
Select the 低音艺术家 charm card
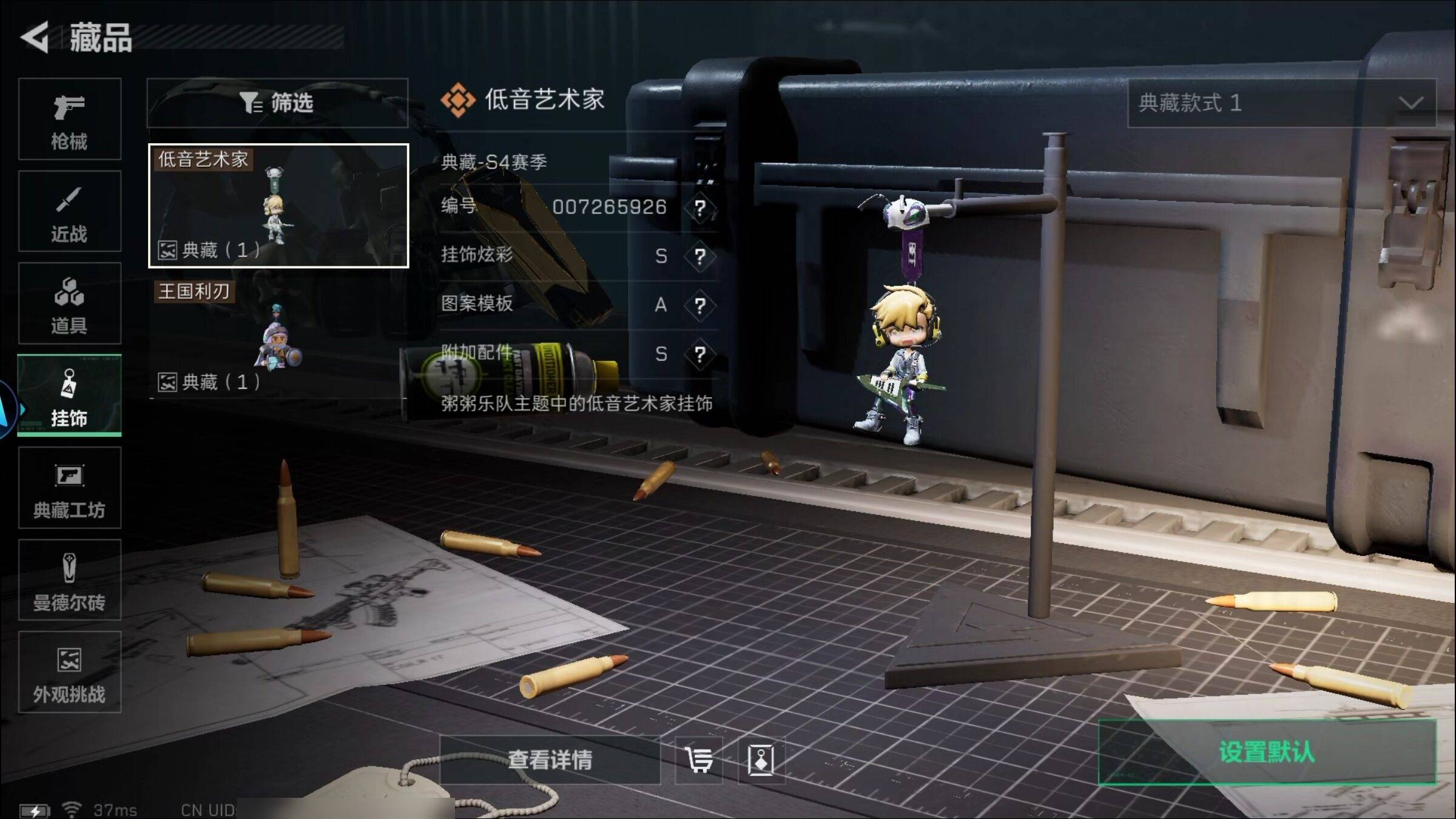point(278,206)
